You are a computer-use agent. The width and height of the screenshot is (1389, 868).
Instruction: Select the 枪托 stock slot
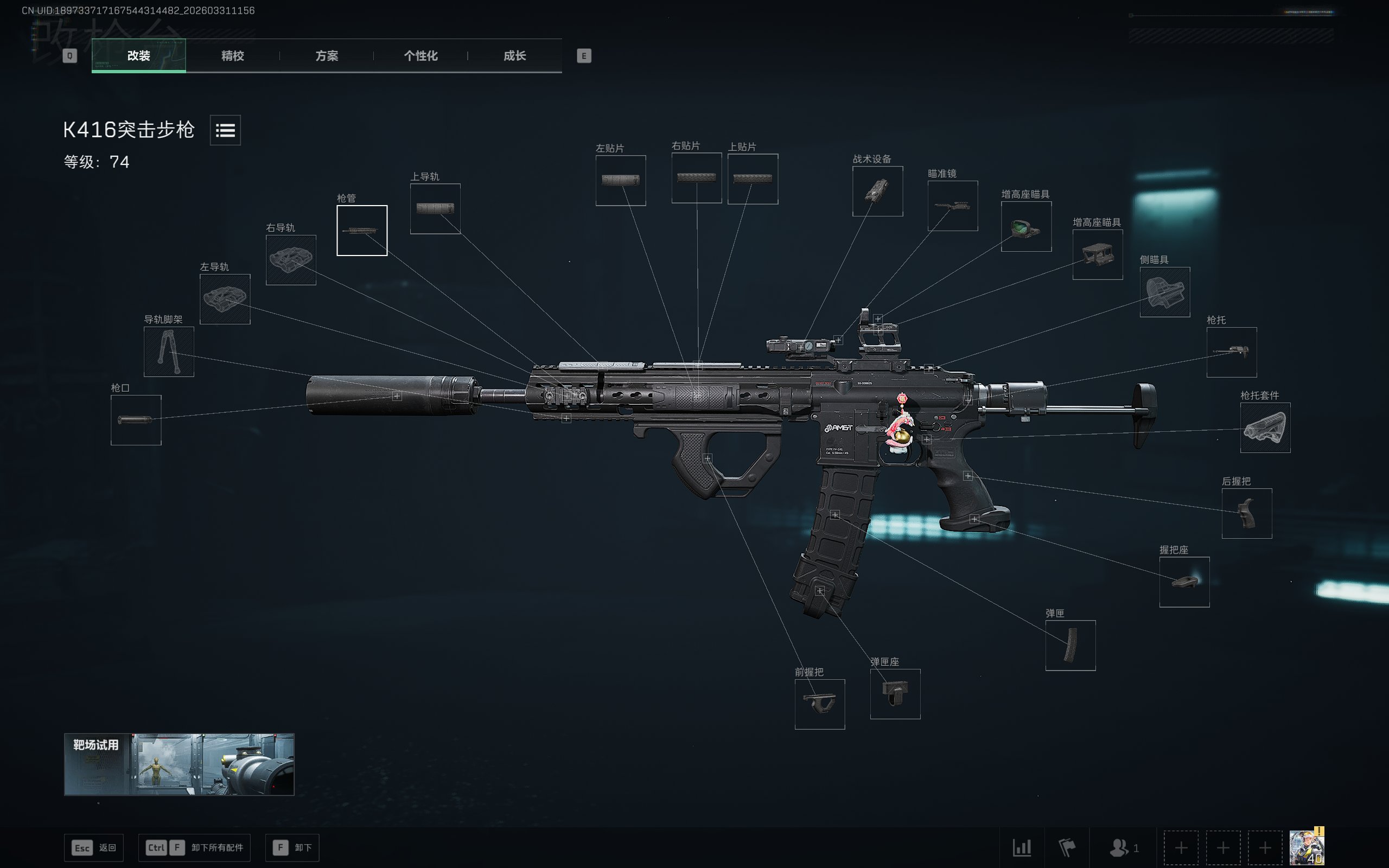tap(1231, 352)
